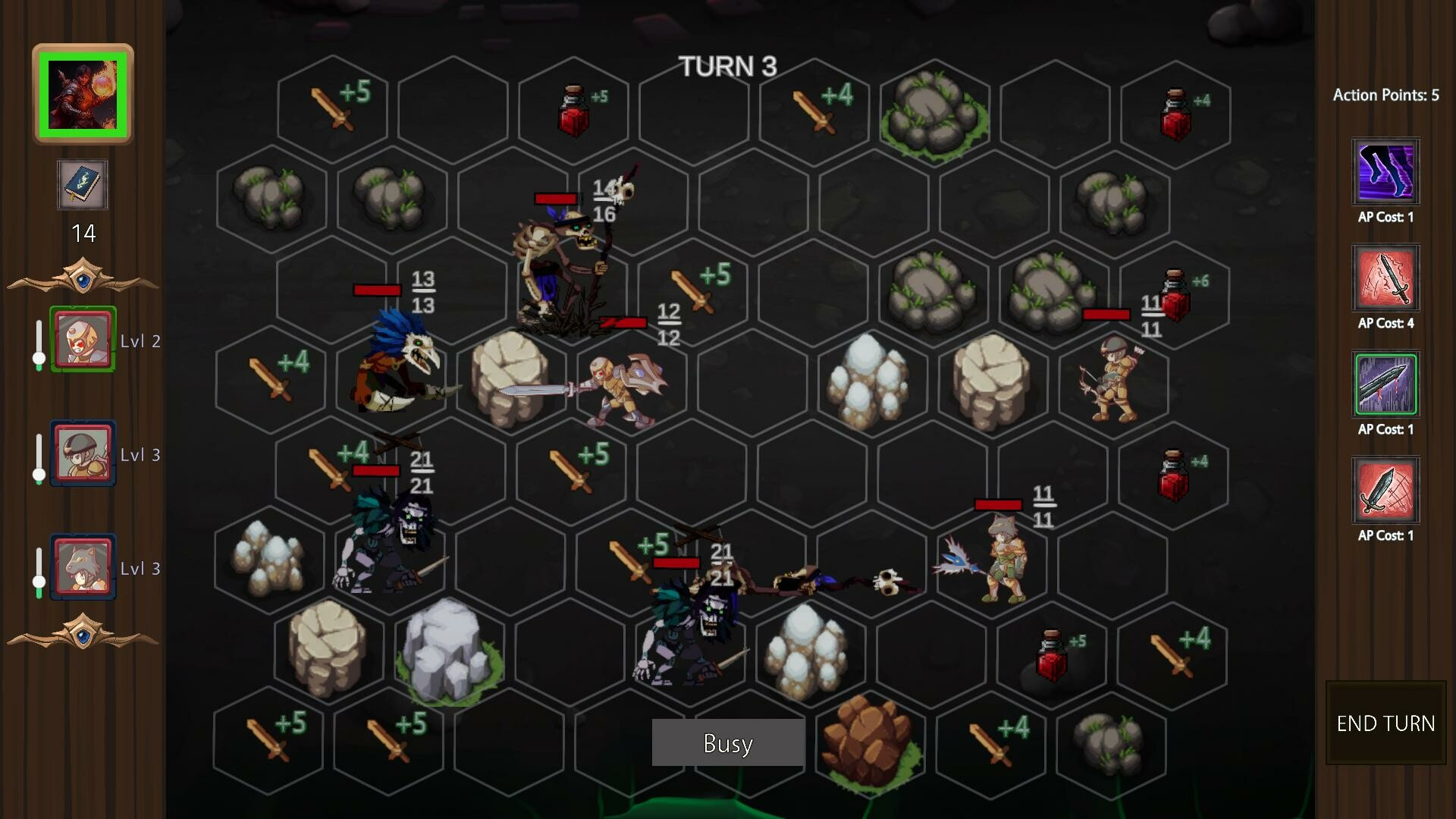This screenshot has width=1456, height=819.
Task: End the current turn
Action: (1385, 723)
